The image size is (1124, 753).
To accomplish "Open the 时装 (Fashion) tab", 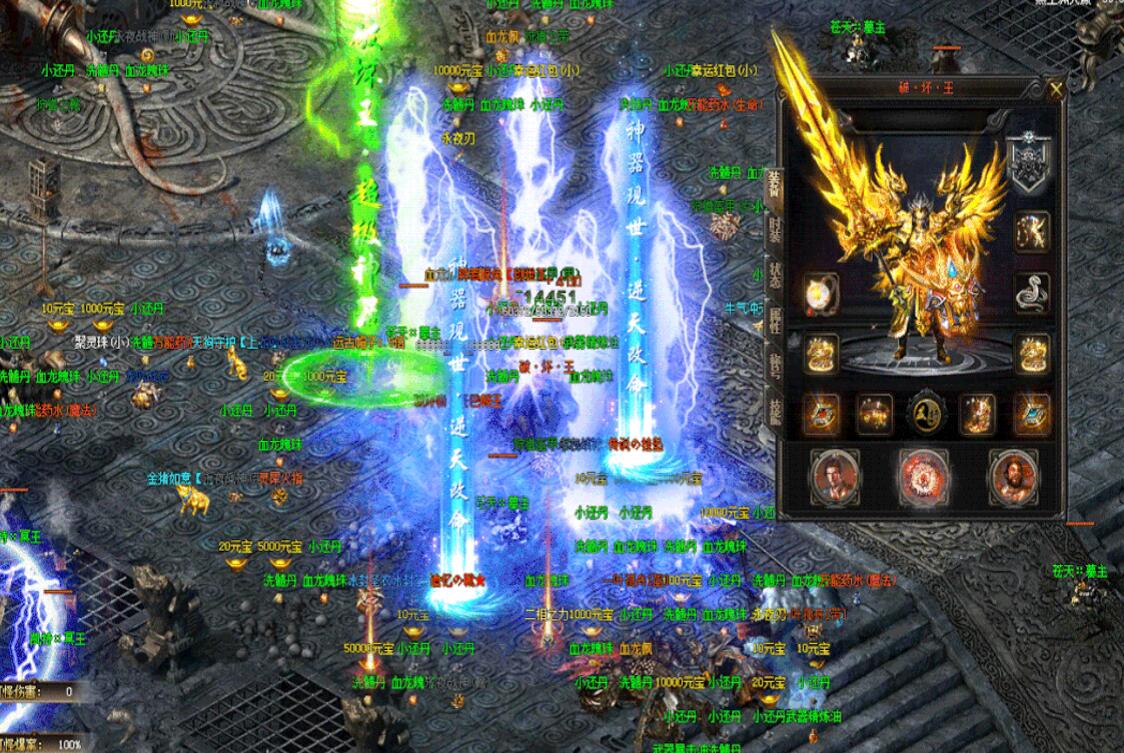I will point(775,229).
